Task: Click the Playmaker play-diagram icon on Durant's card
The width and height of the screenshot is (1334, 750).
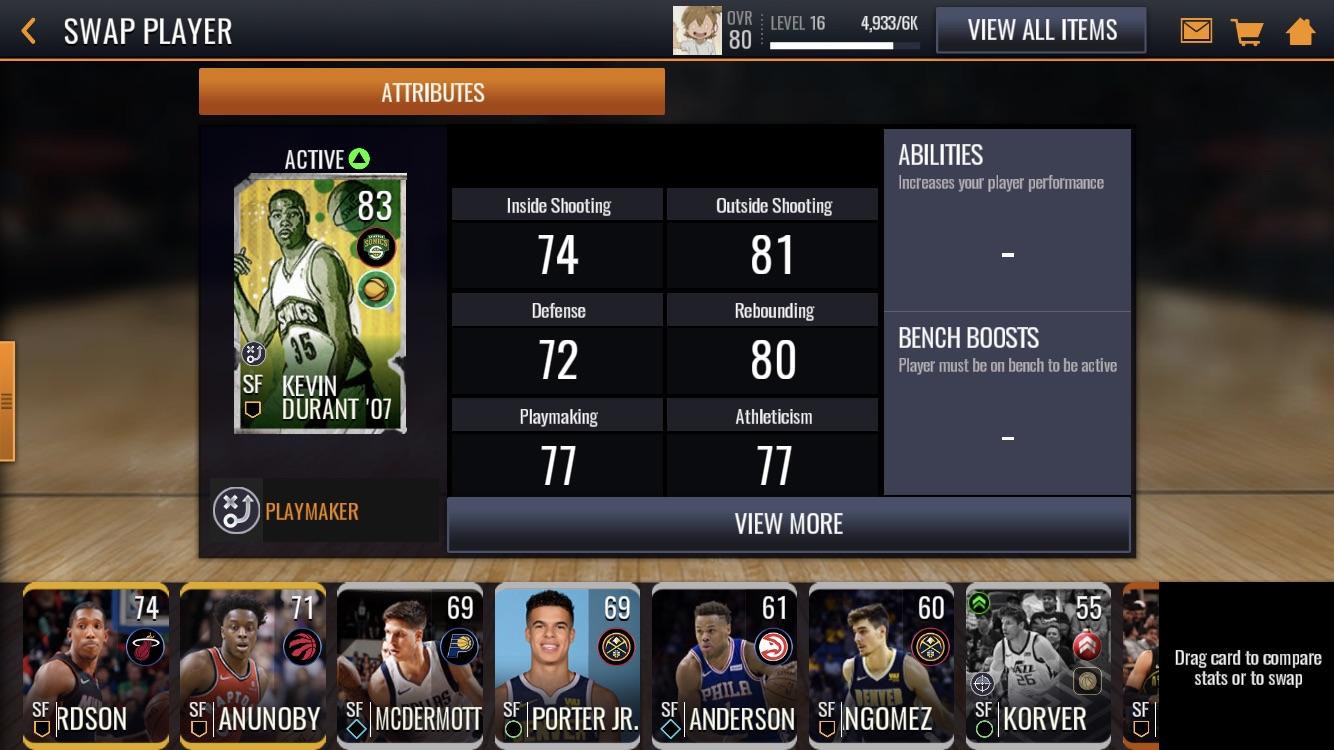Action: 253,353
